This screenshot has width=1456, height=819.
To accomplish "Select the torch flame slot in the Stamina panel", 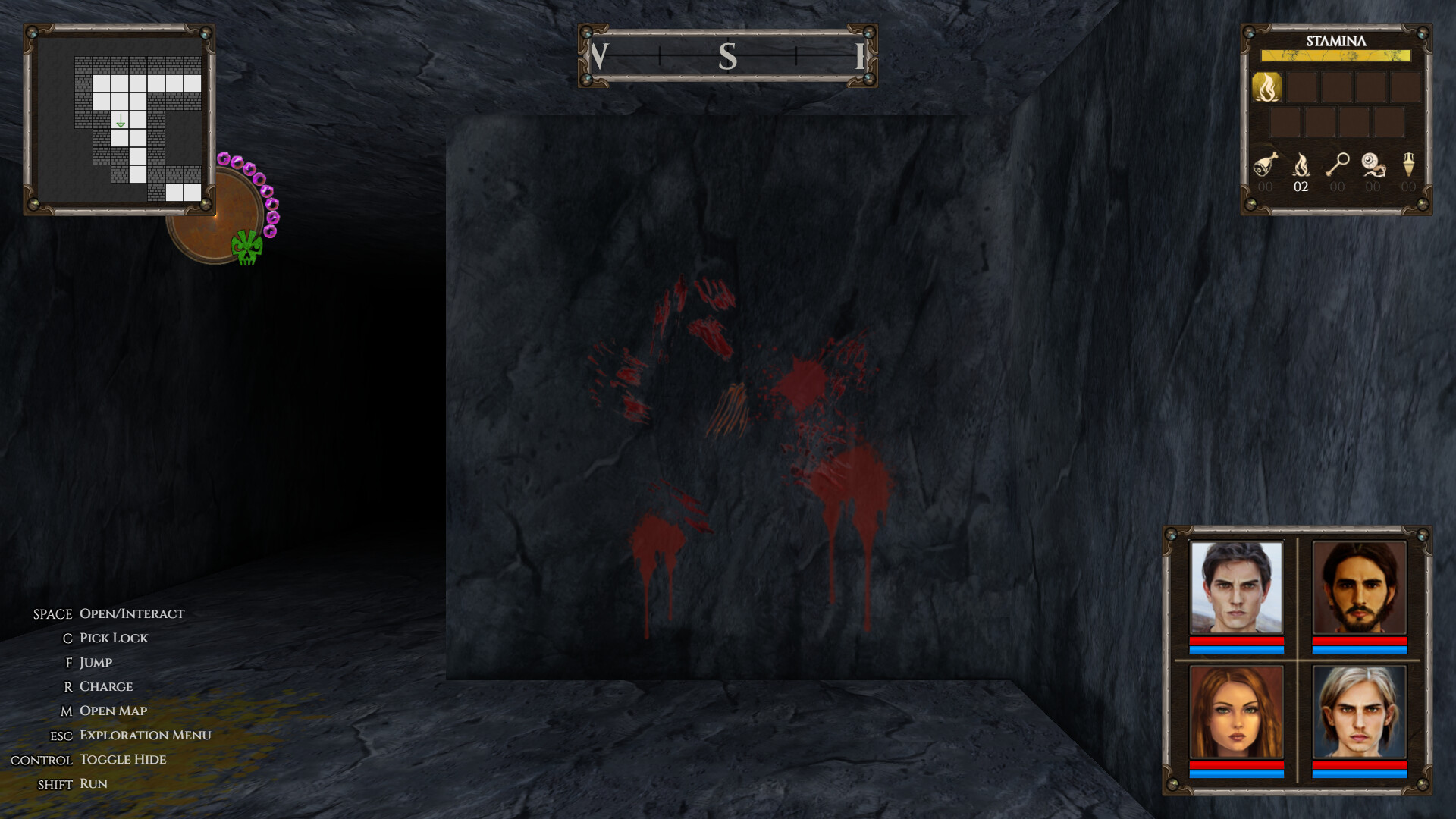I will point(1266,86).
